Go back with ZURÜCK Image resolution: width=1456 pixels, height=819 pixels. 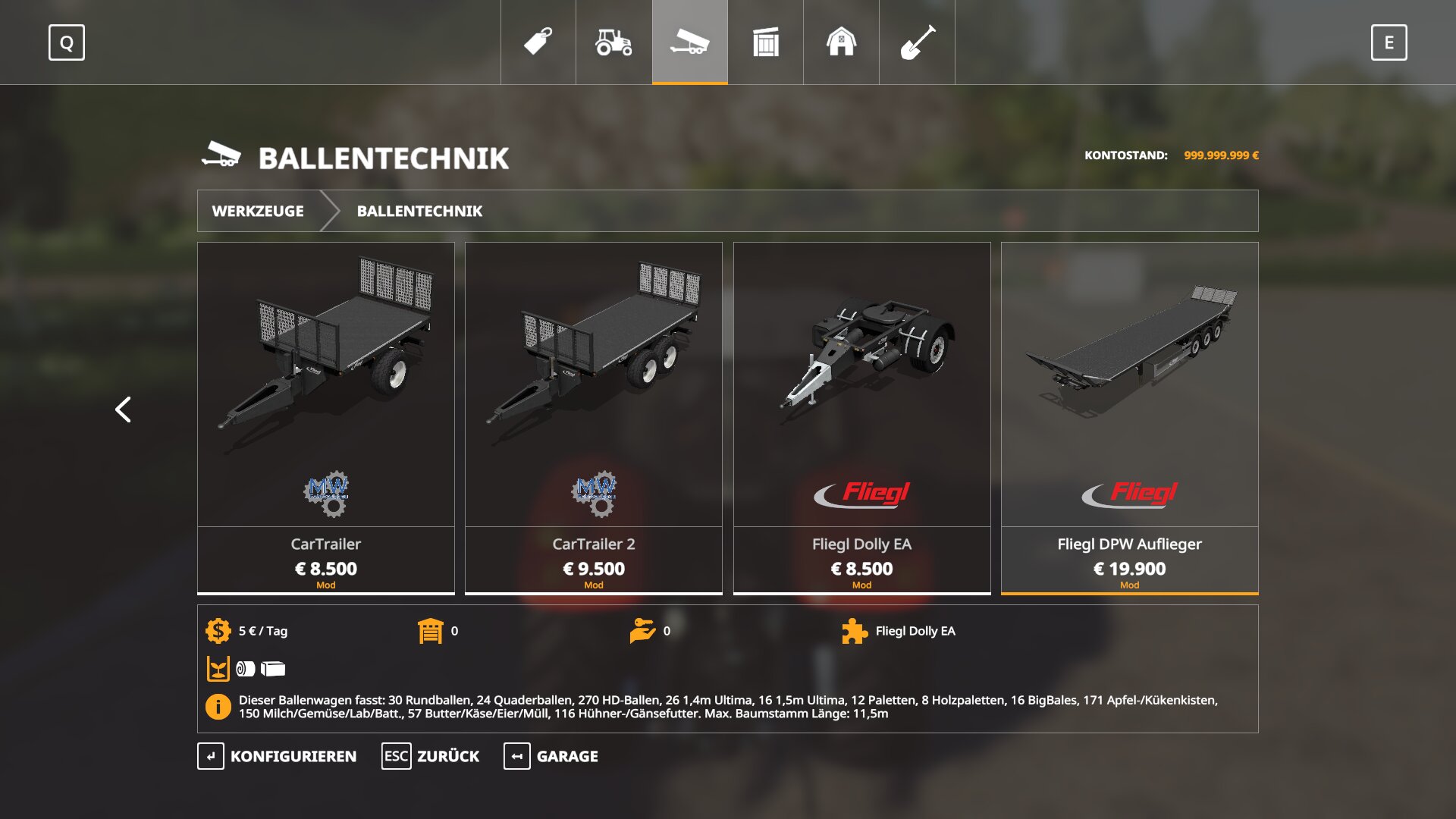point(431,756)
